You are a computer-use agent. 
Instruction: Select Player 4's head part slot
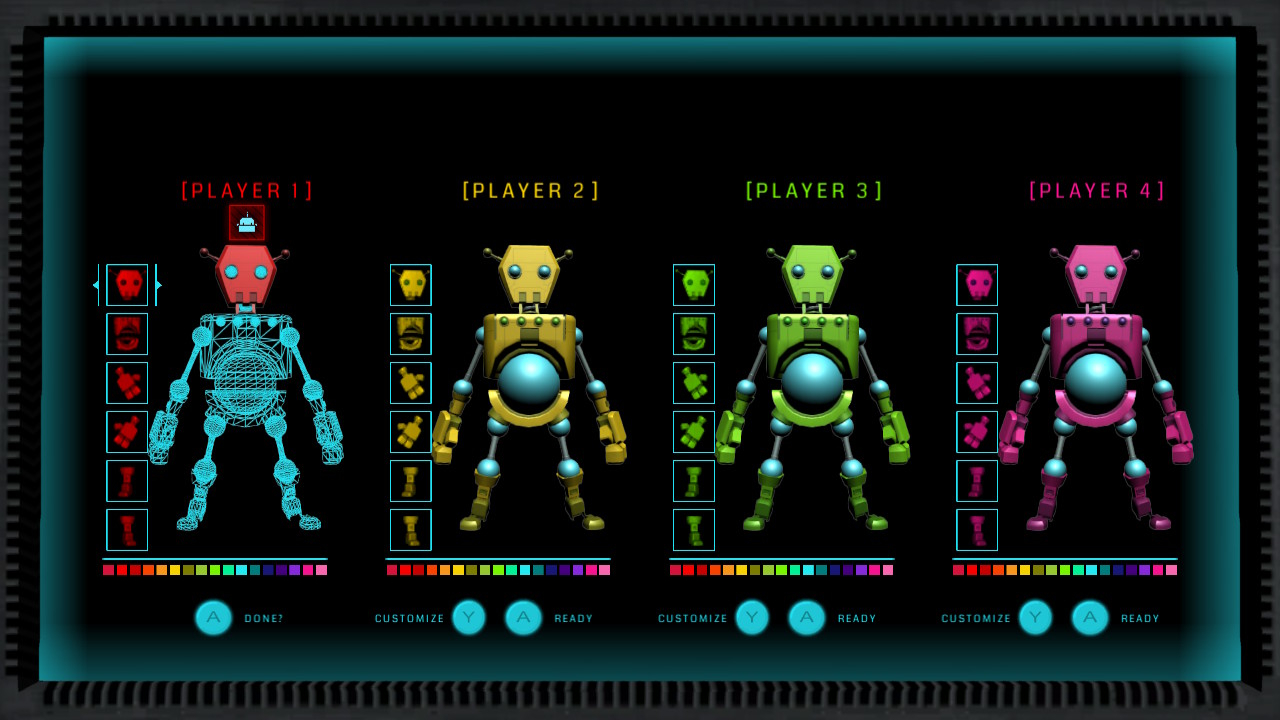tap(977, 285)
